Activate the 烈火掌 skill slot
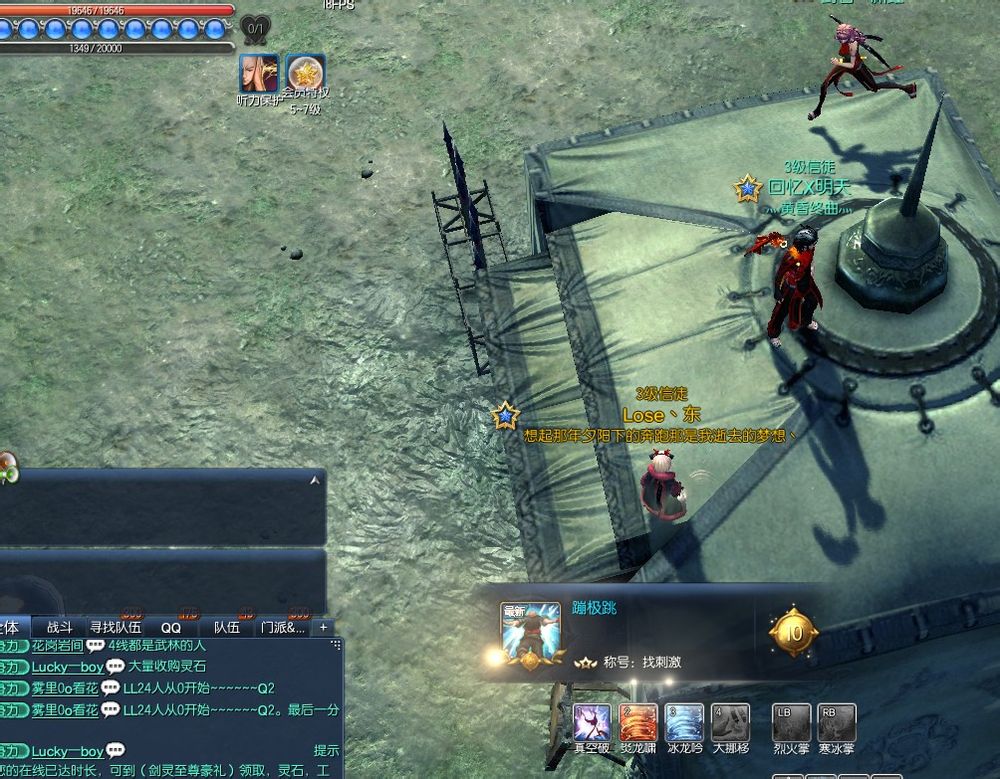Screen dimensions: 1000x779 [x=791, y=722]
